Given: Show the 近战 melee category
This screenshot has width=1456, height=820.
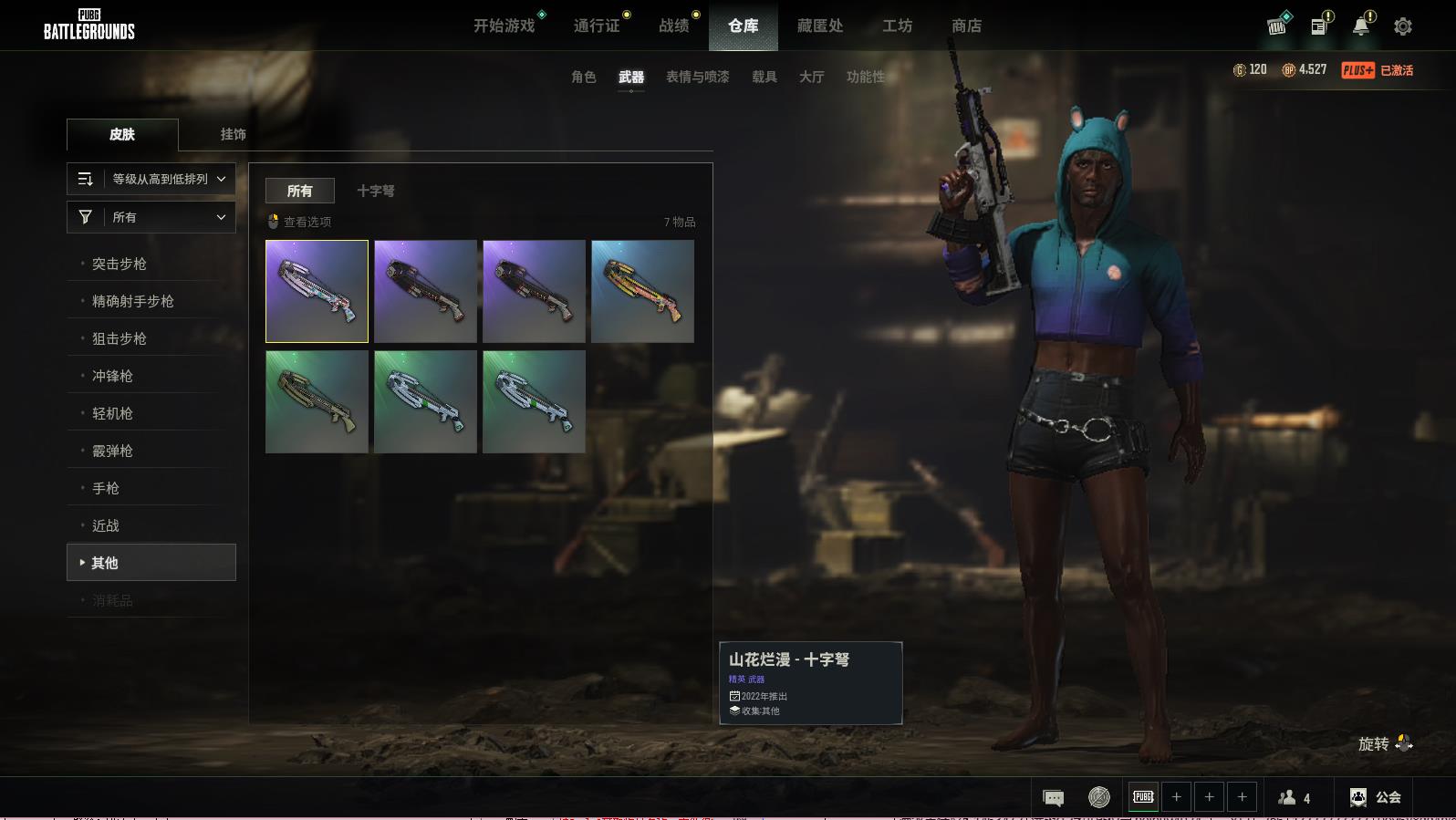Looking at the screenshot, I should (x=106, y=525).
